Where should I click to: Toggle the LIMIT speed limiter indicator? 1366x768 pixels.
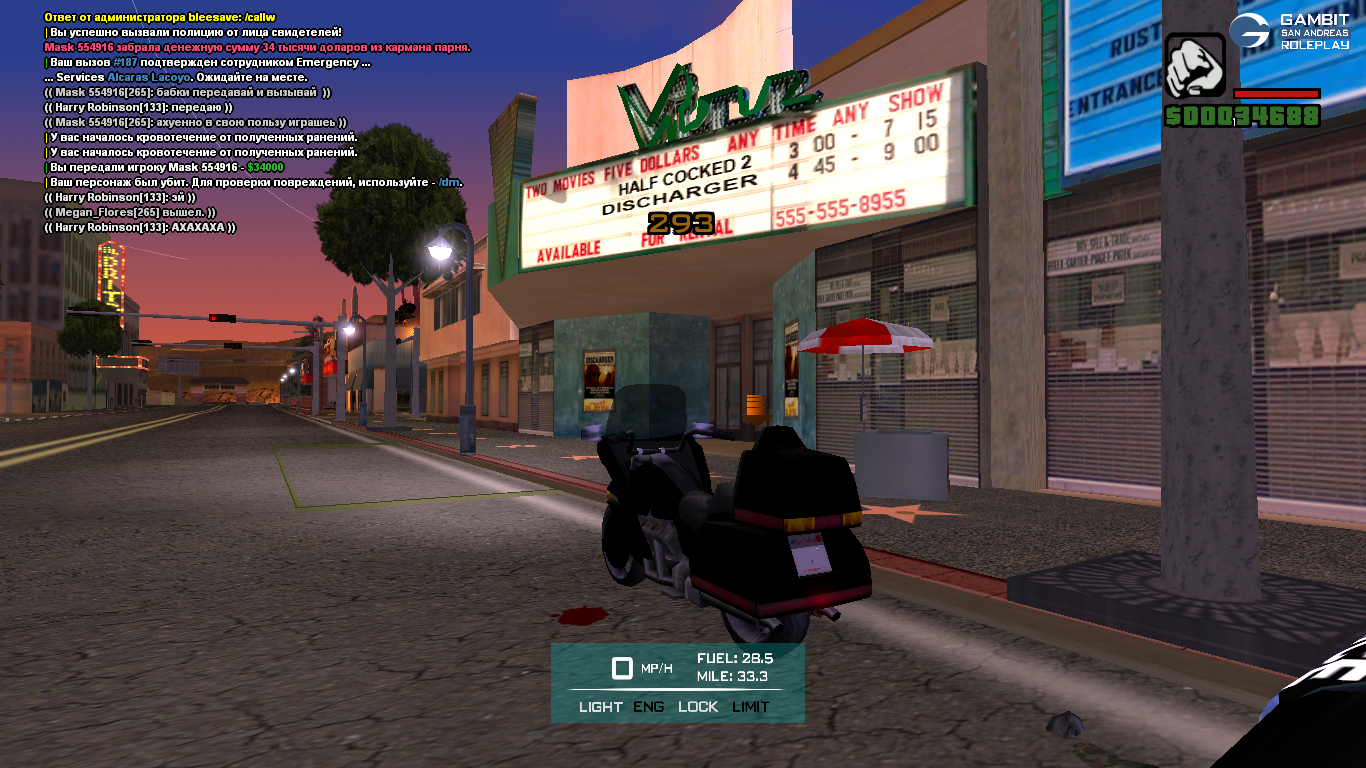click(x=751, y=707)
